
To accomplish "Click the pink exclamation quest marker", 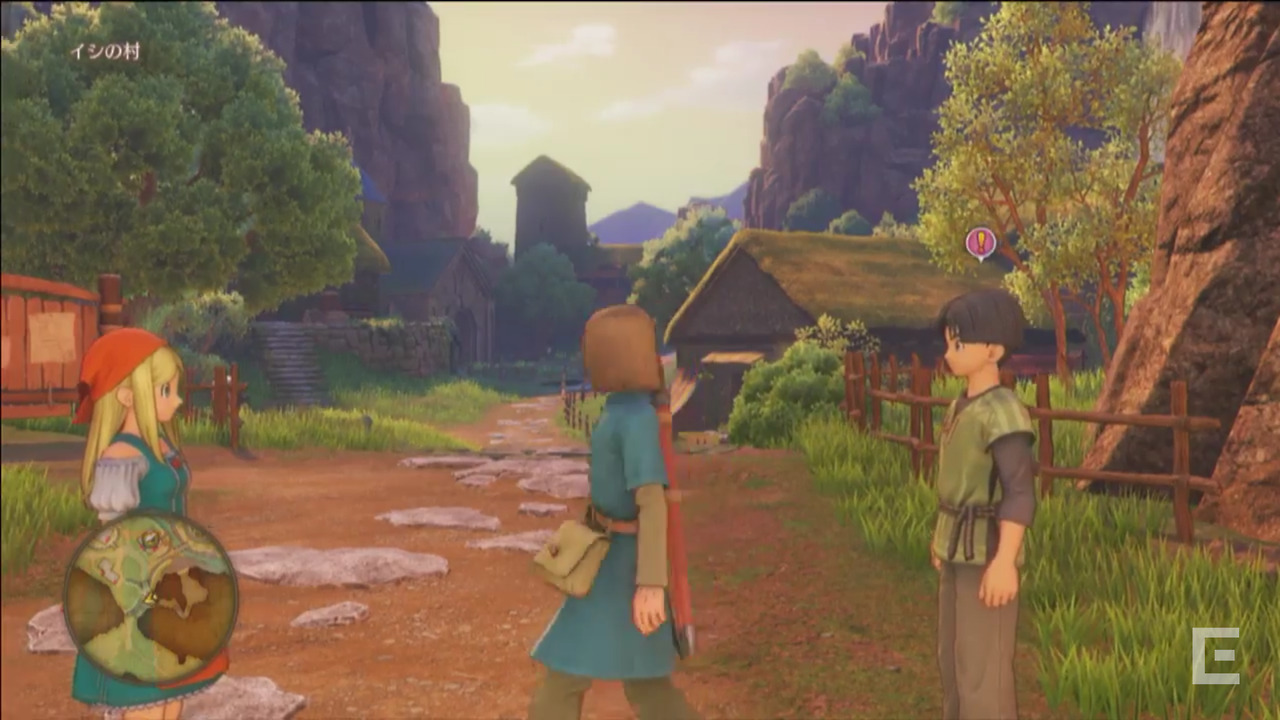I will click(x=980, y=242).
